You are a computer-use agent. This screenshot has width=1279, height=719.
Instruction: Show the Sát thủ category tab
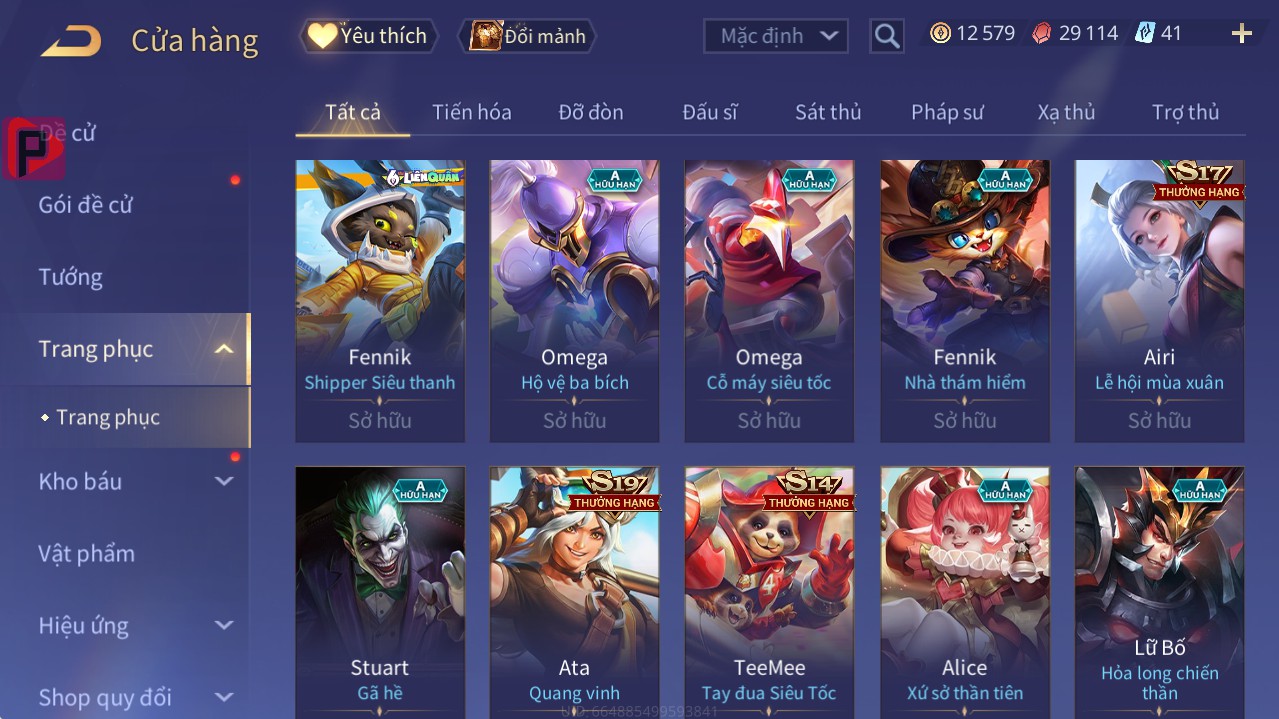(828, 112)
